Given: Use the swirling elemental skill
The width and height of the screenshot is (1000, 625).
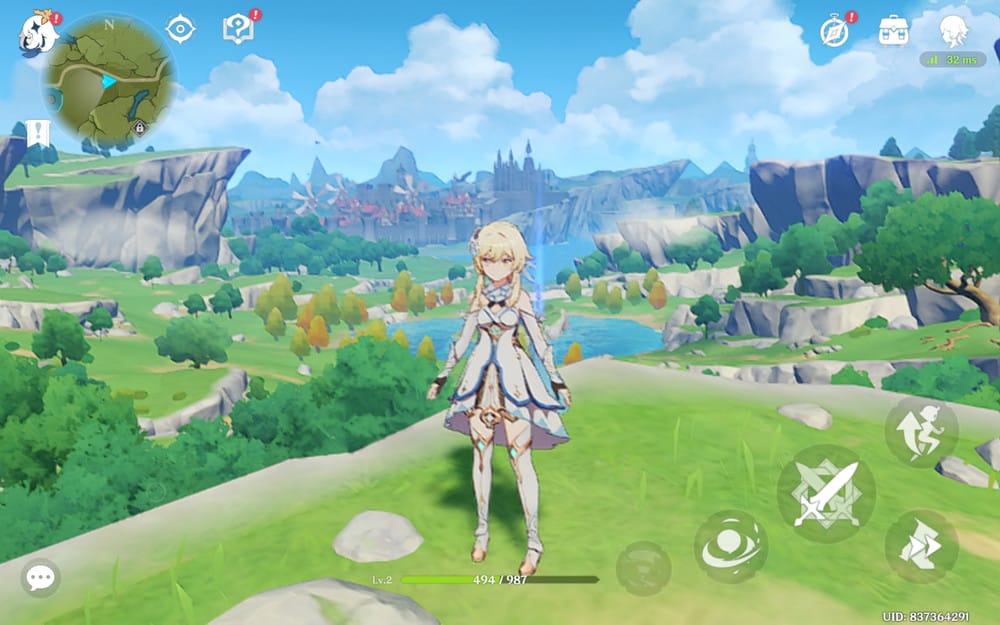Looking at the screenshot, I should (731, 547).
